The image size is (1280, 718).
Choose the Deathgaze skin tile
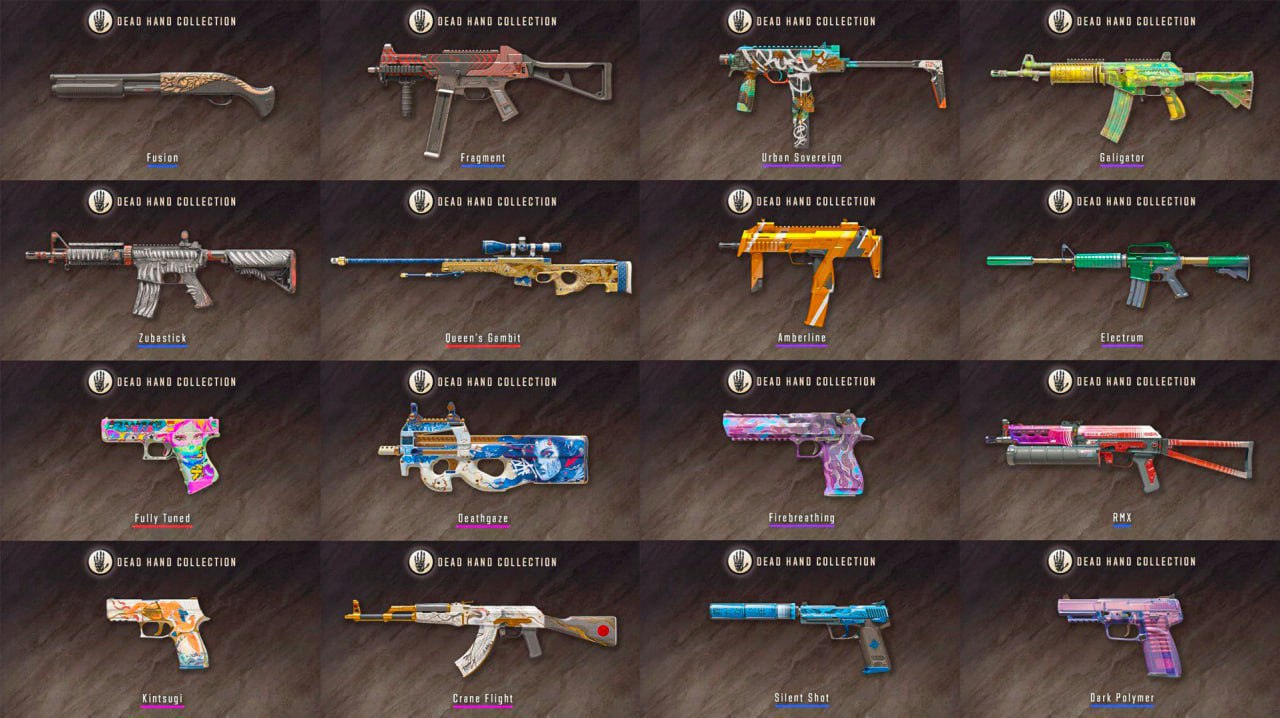(x=480, y=452)
